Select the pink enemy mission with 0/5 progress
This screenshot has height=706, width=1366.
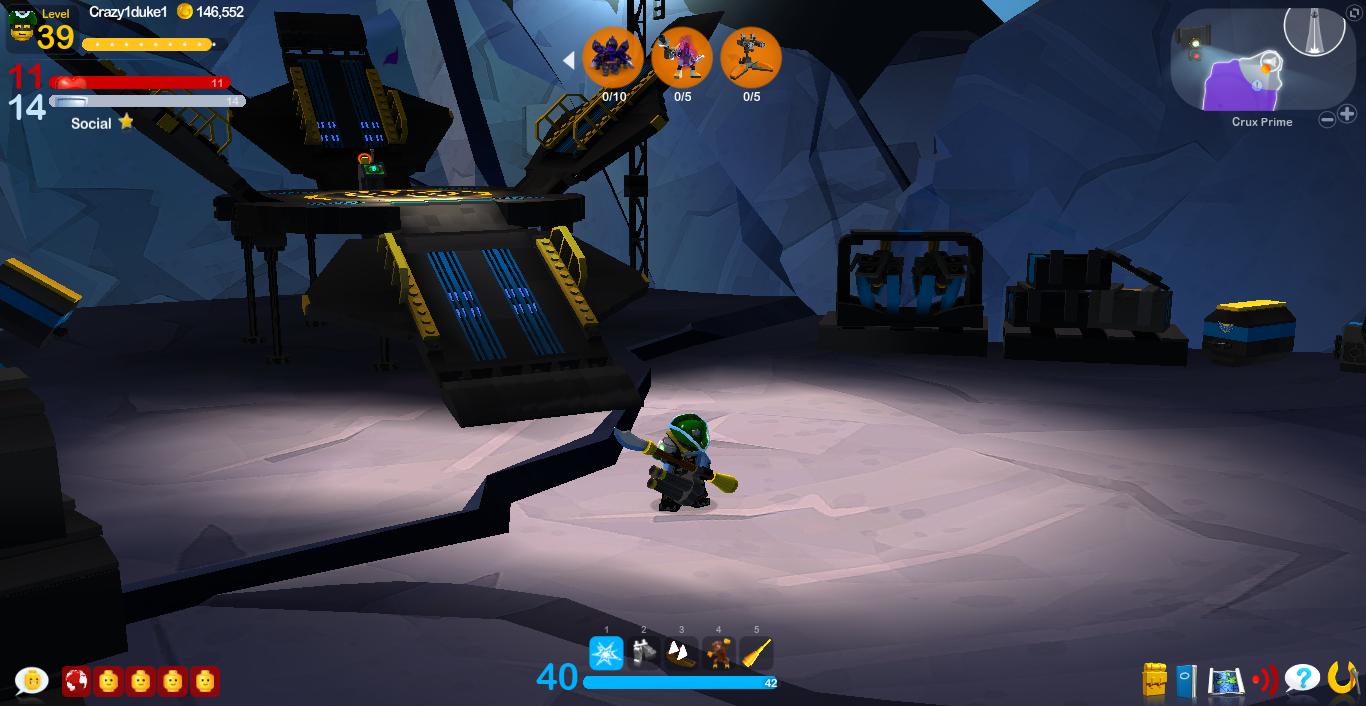coord(682,57)
